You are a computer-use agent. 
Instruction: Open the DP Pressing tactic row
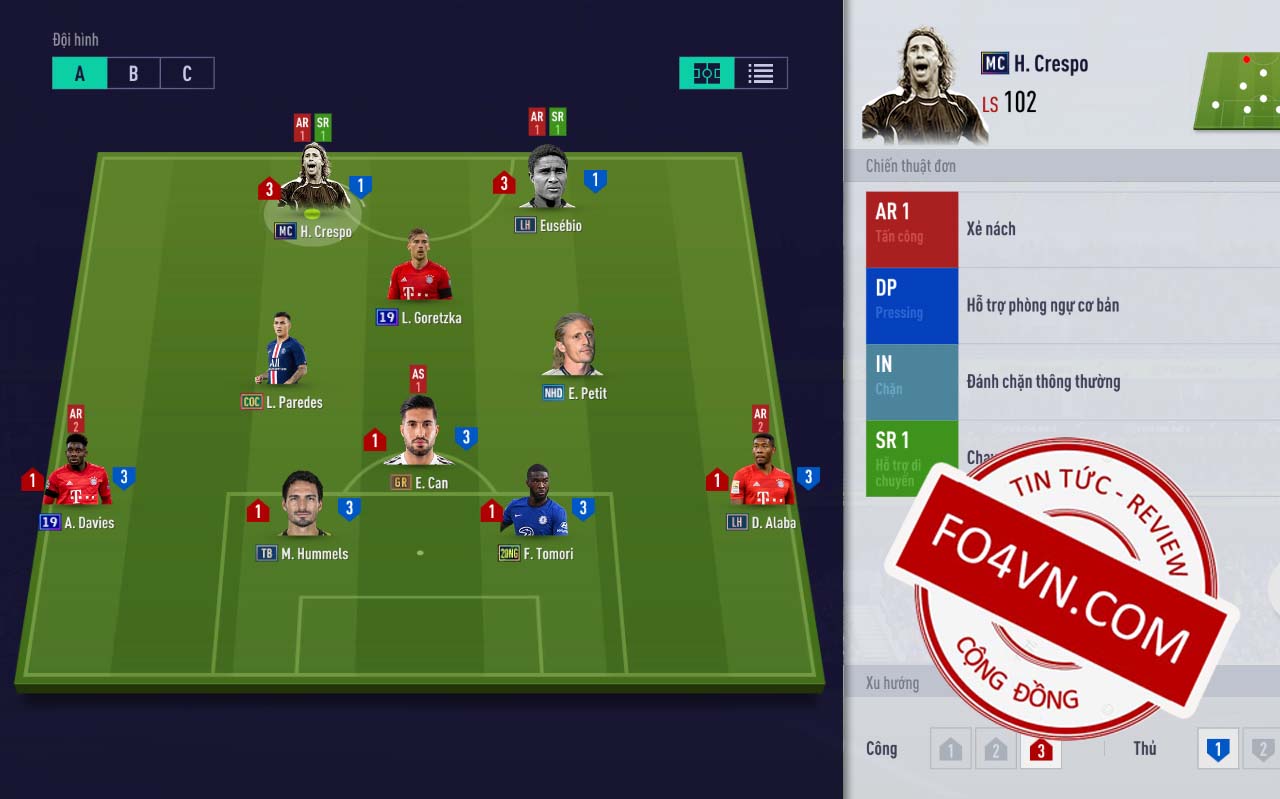pyautogui.click(x=1070, y=305)
